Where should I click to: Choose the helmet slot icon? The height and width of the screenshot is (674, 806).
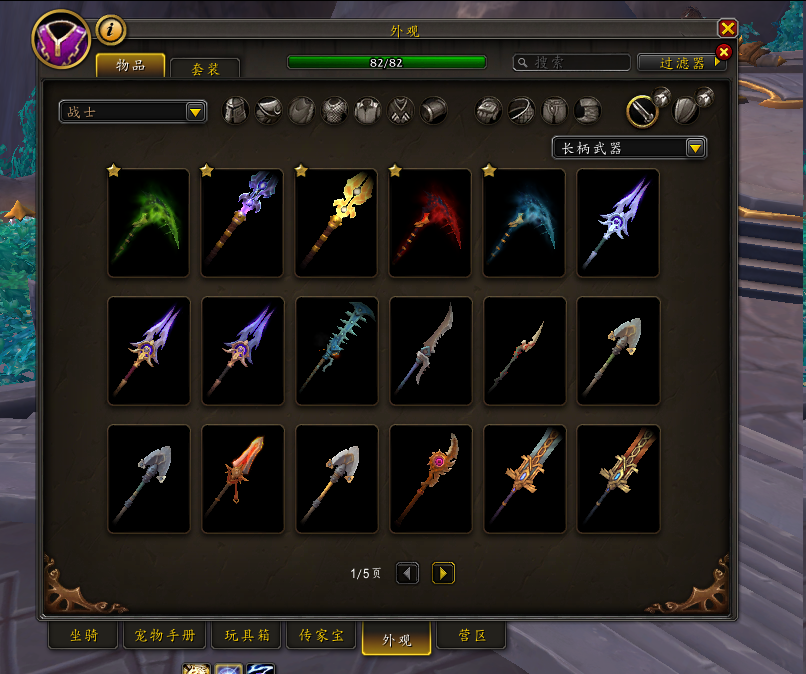tap(235, 110)
